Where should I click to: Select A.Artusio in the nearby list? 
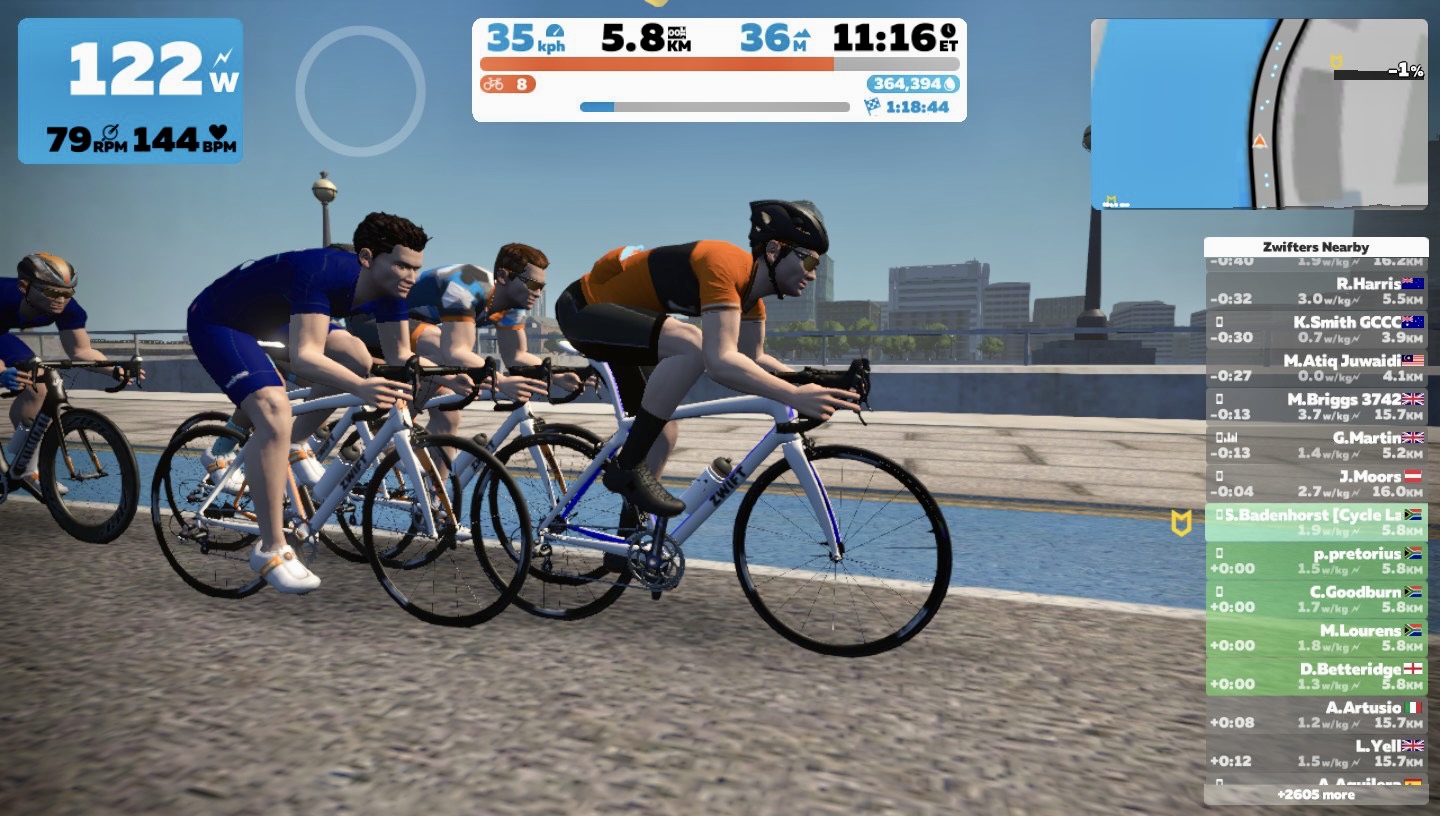click(x=1316, y=714)
